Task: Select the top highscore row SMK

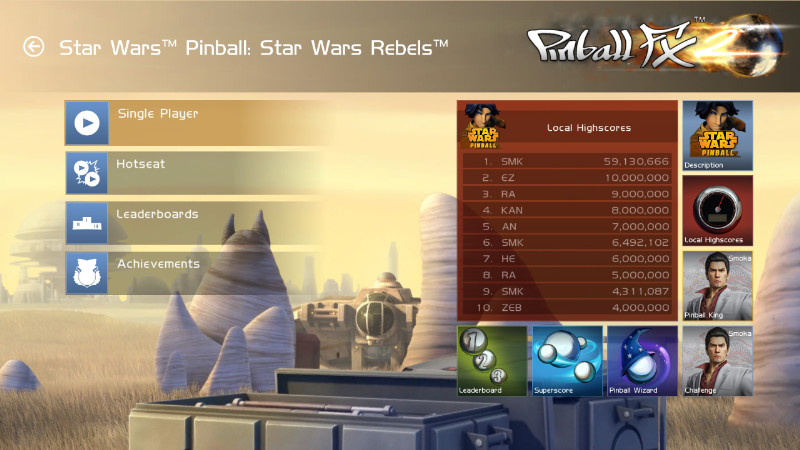Action: pyautogui.click(x=567, y=161)
